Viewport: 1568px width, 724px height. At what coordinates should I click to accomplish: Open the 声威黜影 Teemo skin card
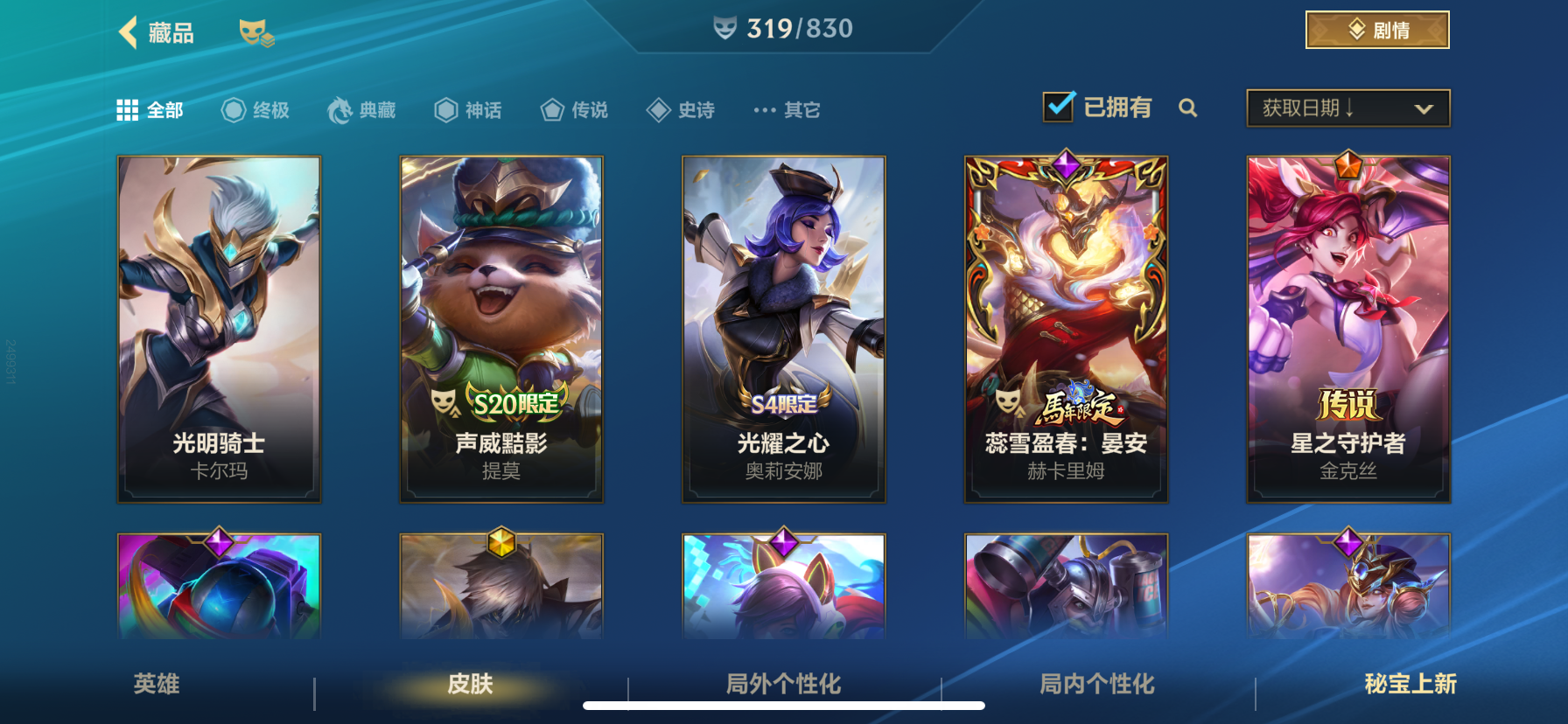click(x=500, y=328)
